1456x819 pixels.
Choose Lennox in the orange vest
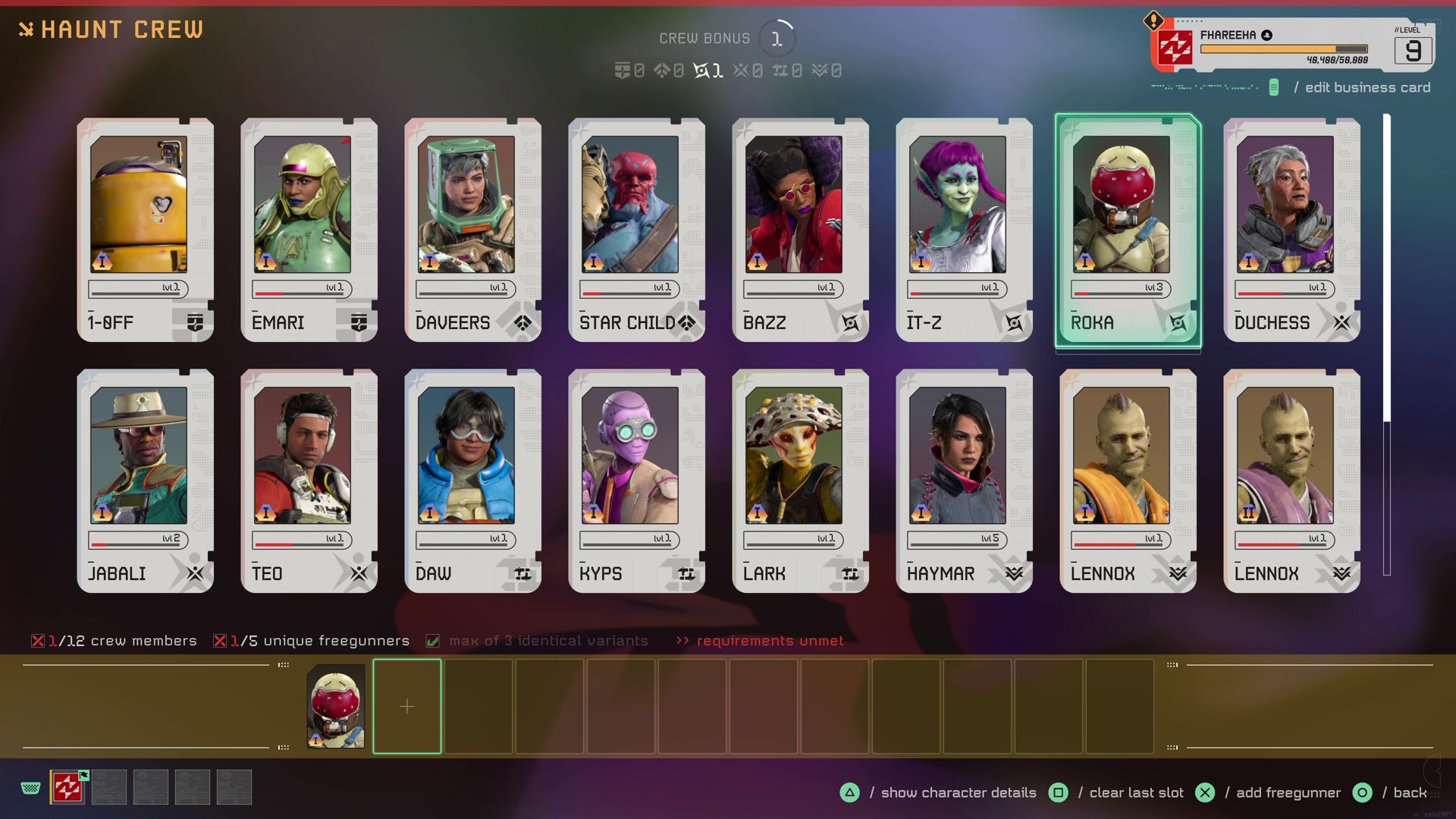pos(1128,481)
